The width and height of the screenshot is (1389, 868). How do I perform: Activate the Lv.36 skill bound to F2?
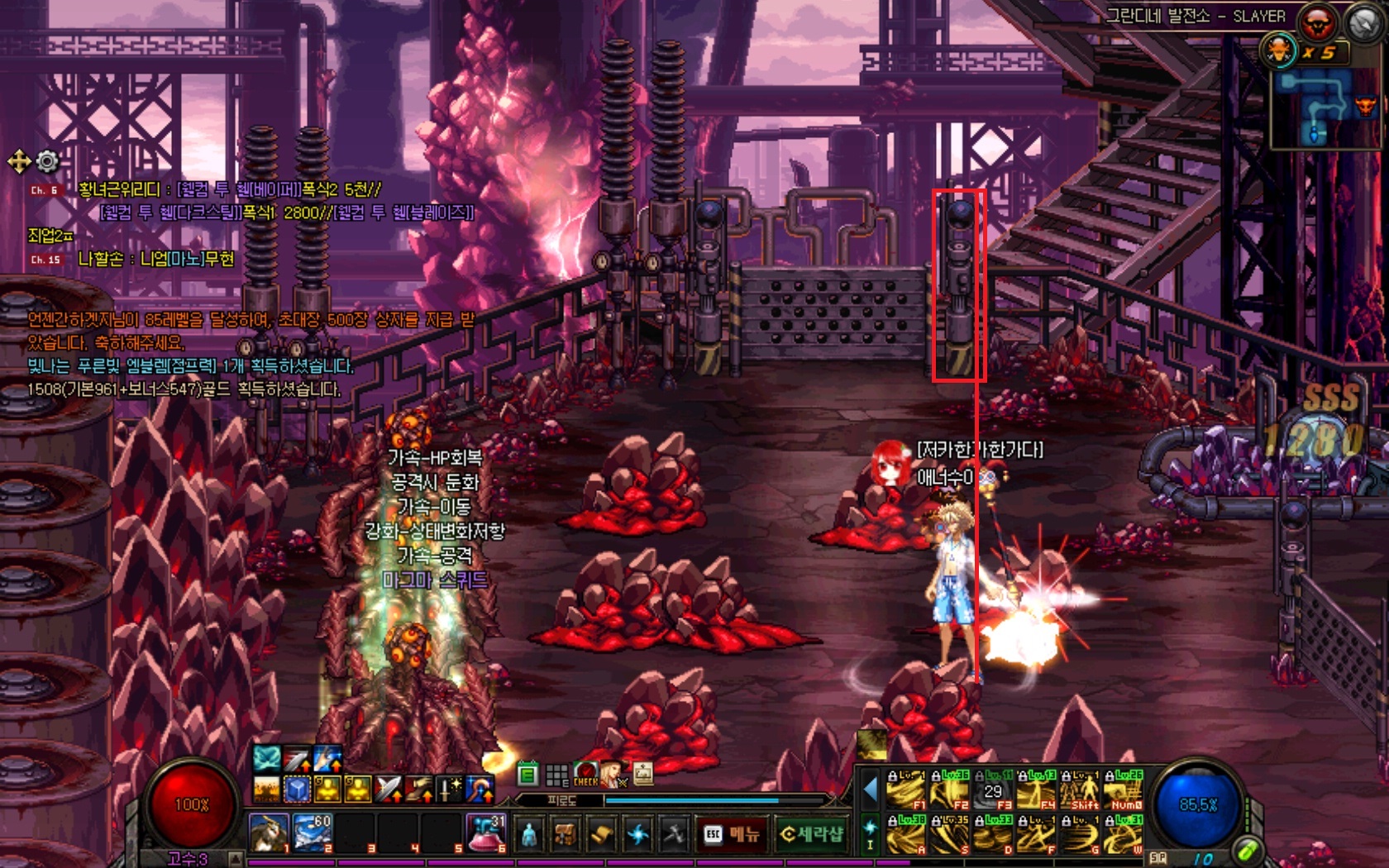(x=949, y=791)
